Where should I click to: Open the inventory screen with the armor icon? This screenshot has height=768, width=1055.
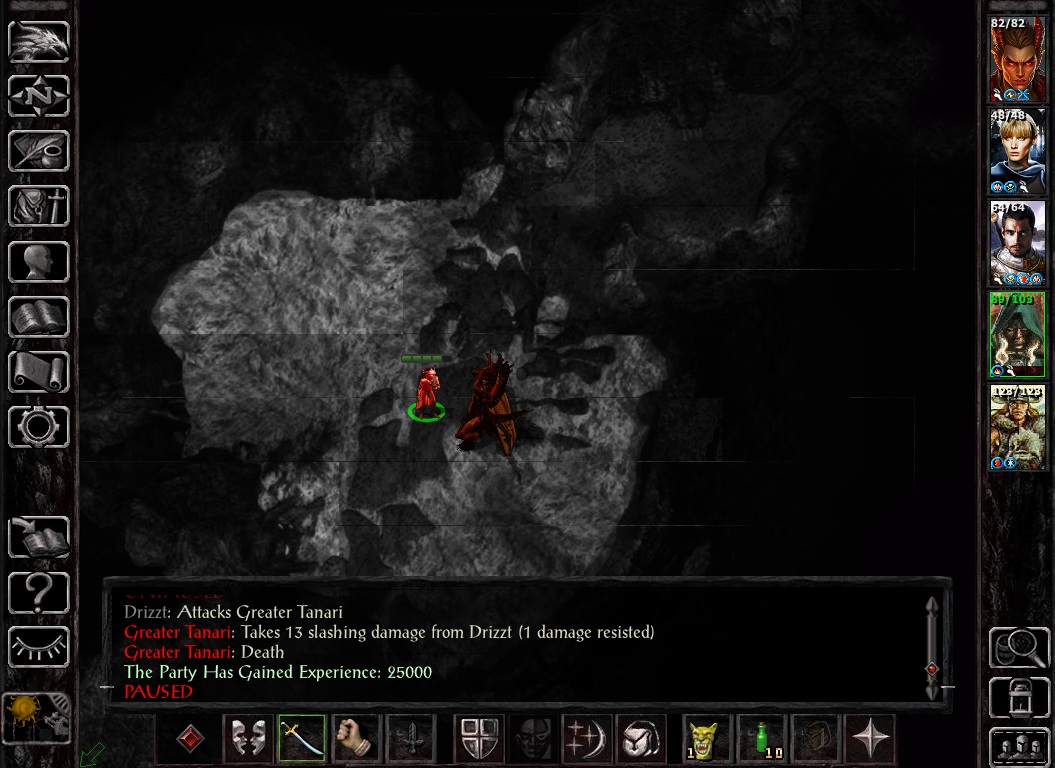point(39,207)
